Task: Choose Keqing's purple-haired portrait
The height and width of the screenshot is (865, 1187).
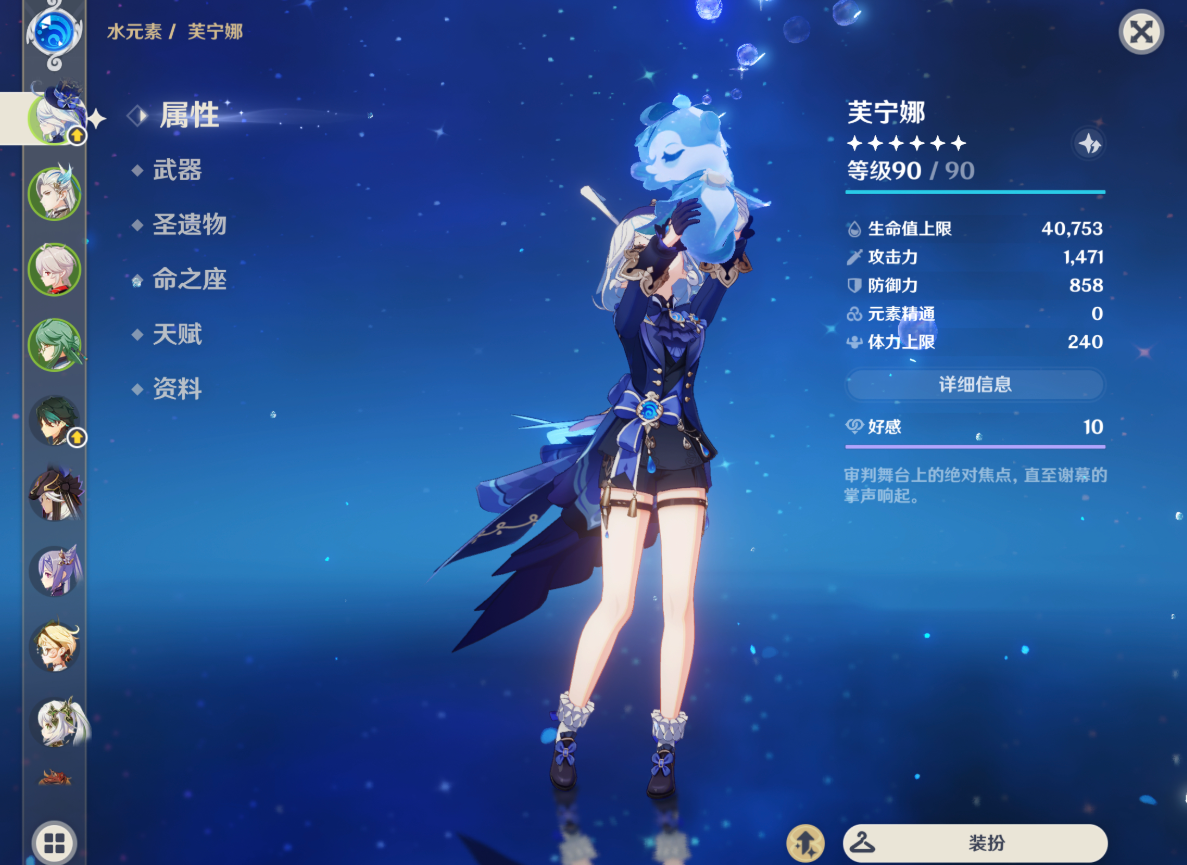Action: point(53,571)
